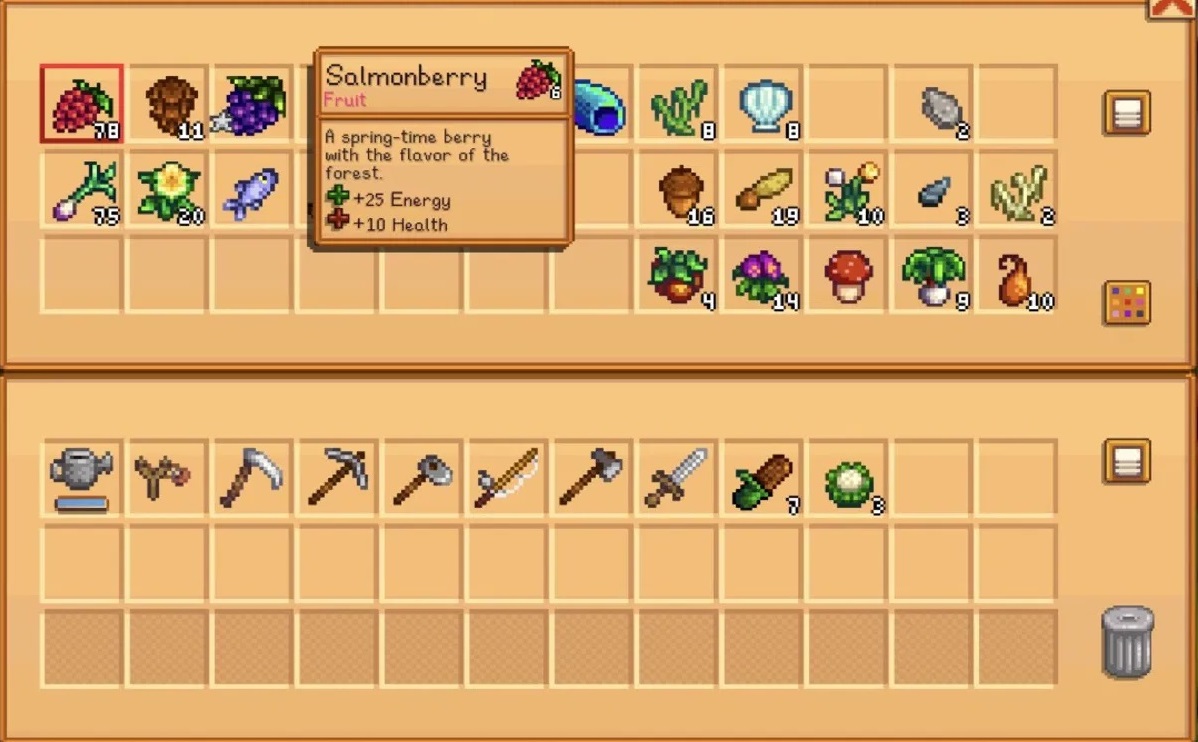The height and width of the screenshot is (742, 1198).
Task: Pick up the grapes from the chest
Action: [252, 104]
